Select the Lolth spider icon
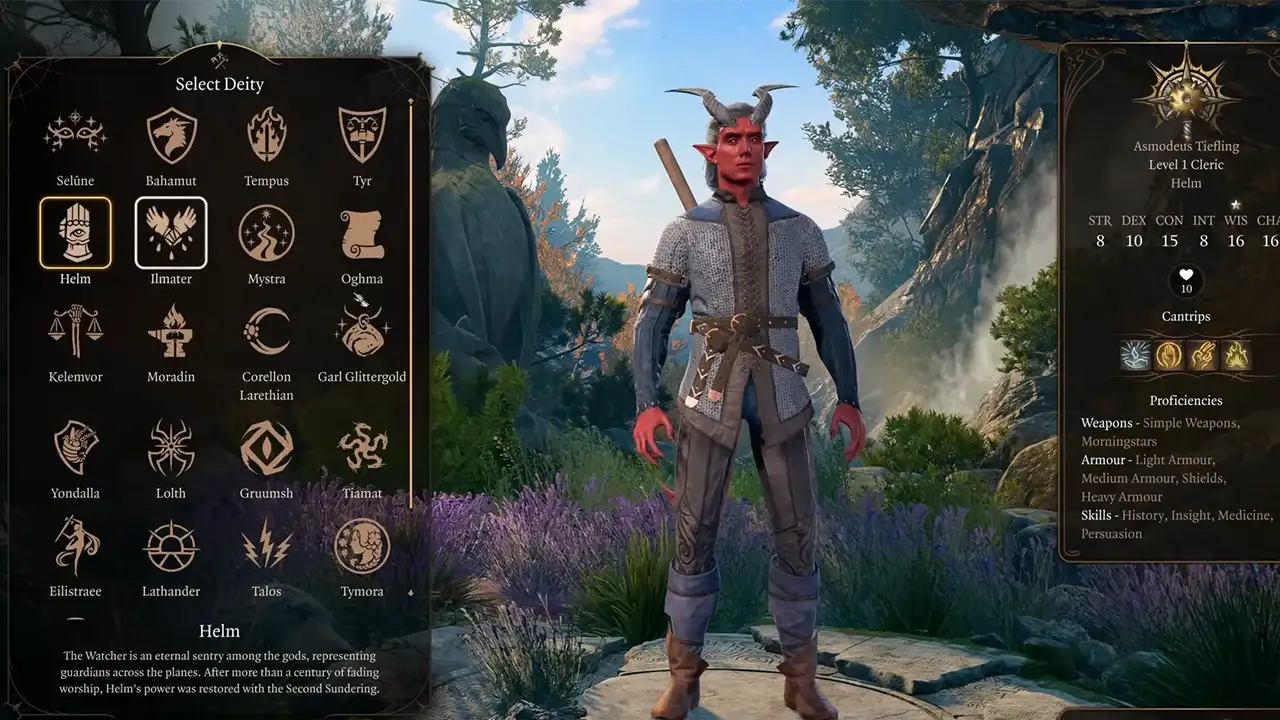The image size is (1280, 720). [x=171, y=447]
